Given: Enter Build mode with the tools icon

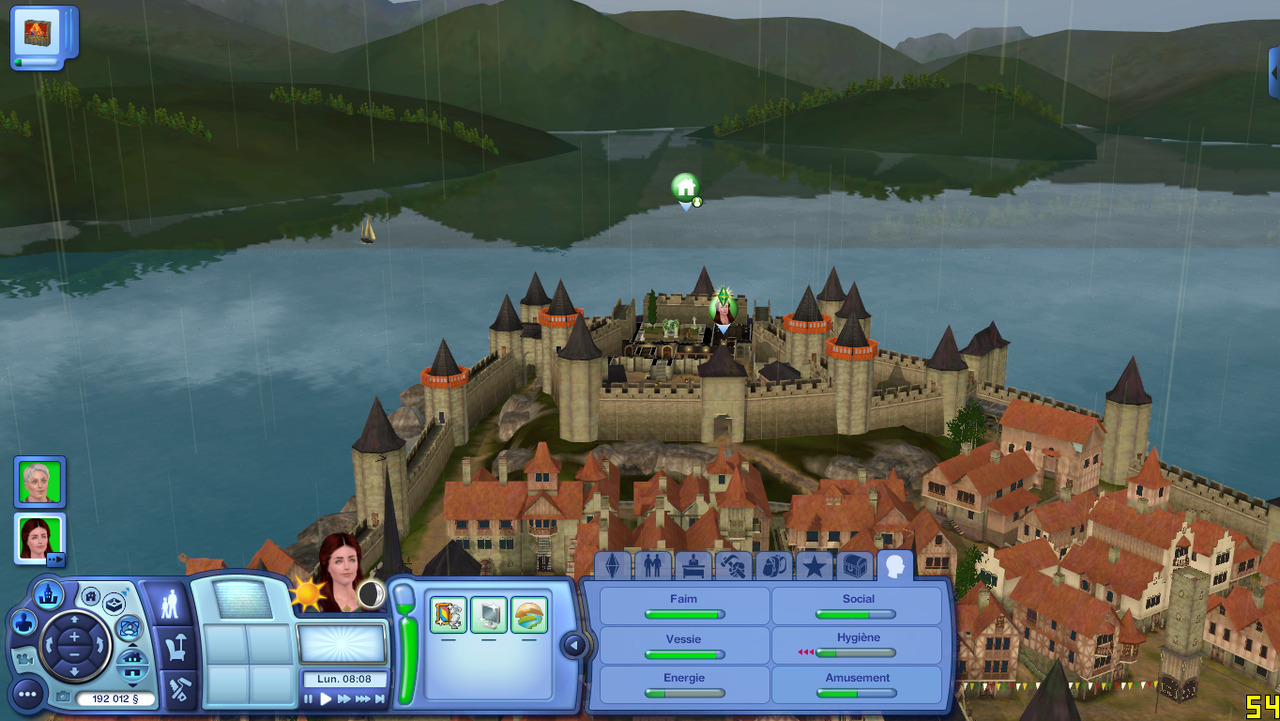Looking at the screenshot, I should click(x=179, y=689).
